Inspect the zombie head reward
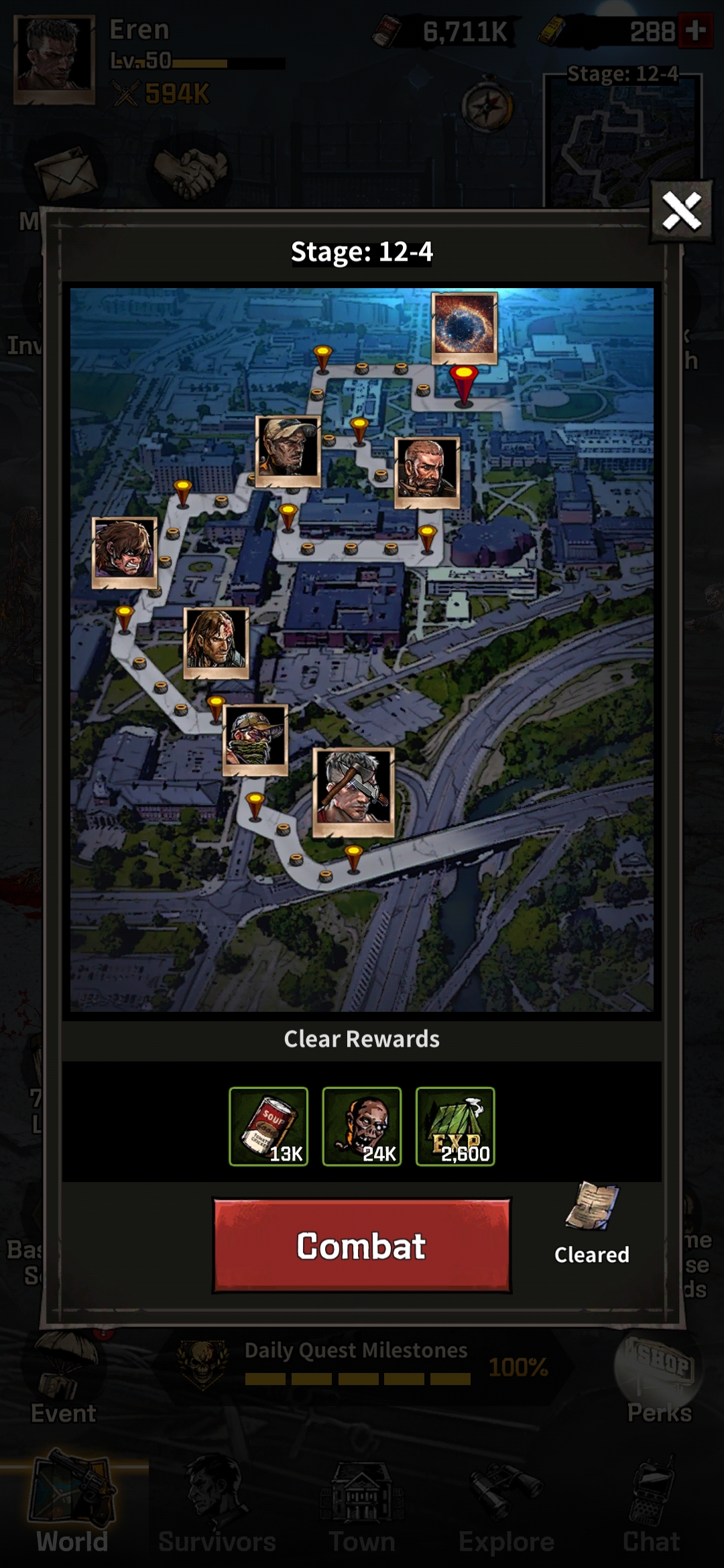The image size is (724, 1568). pyautogui.click(x=361, y=1126)
